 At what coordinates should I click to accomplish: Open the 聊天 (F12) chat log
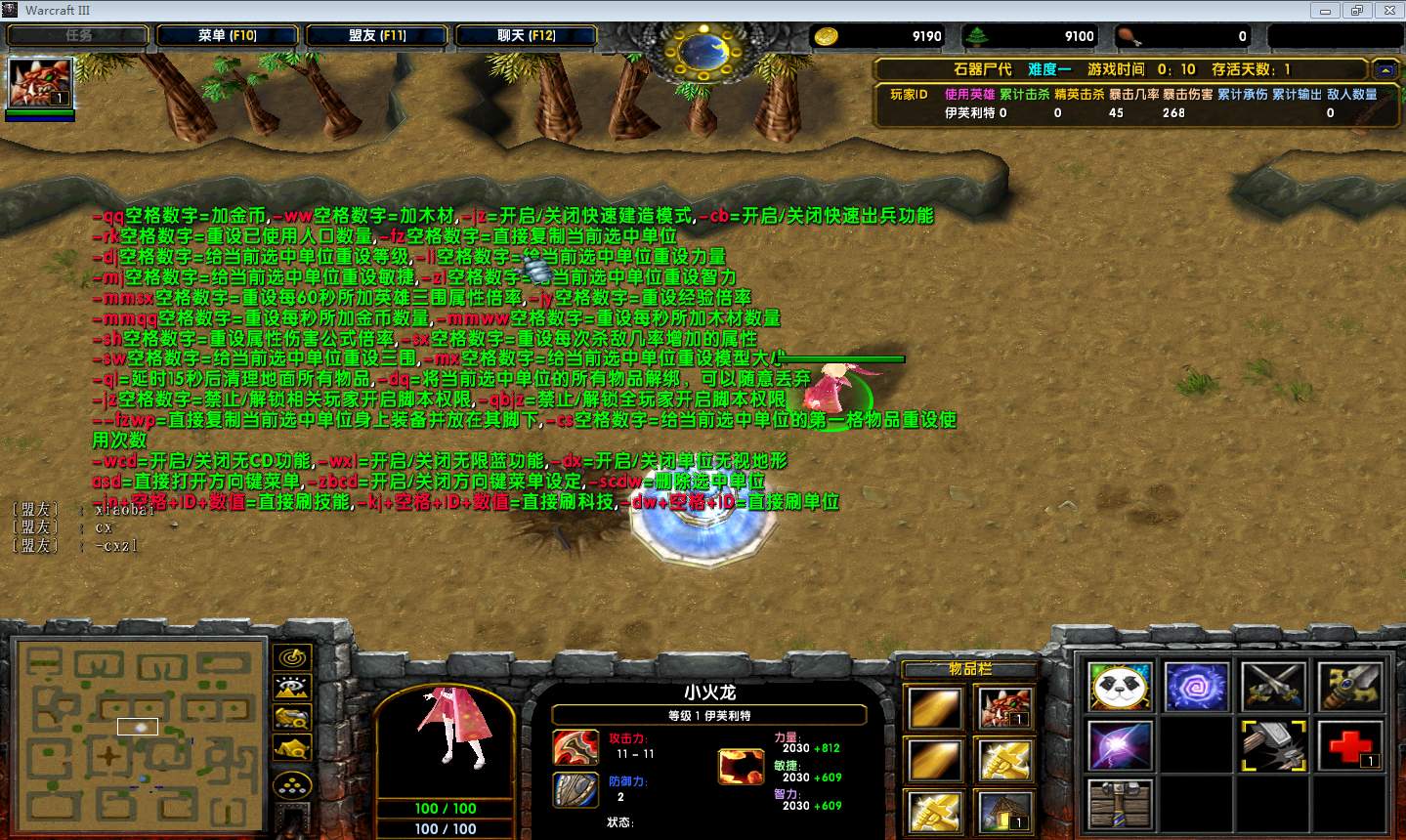526,36
